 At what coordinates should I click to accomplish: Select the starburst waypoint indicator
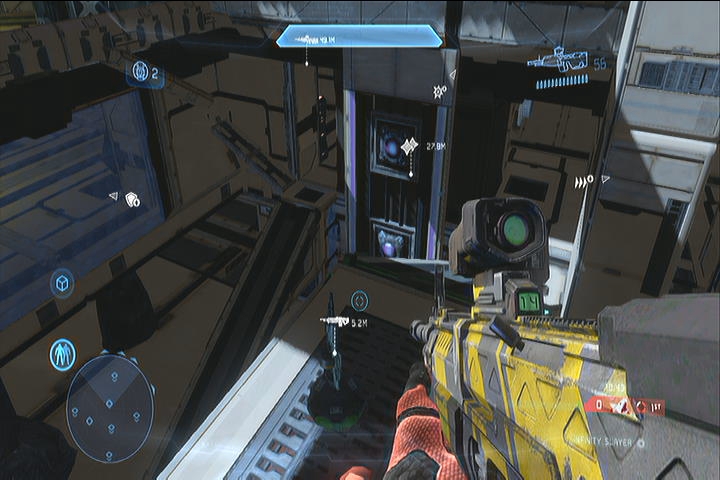438,91
